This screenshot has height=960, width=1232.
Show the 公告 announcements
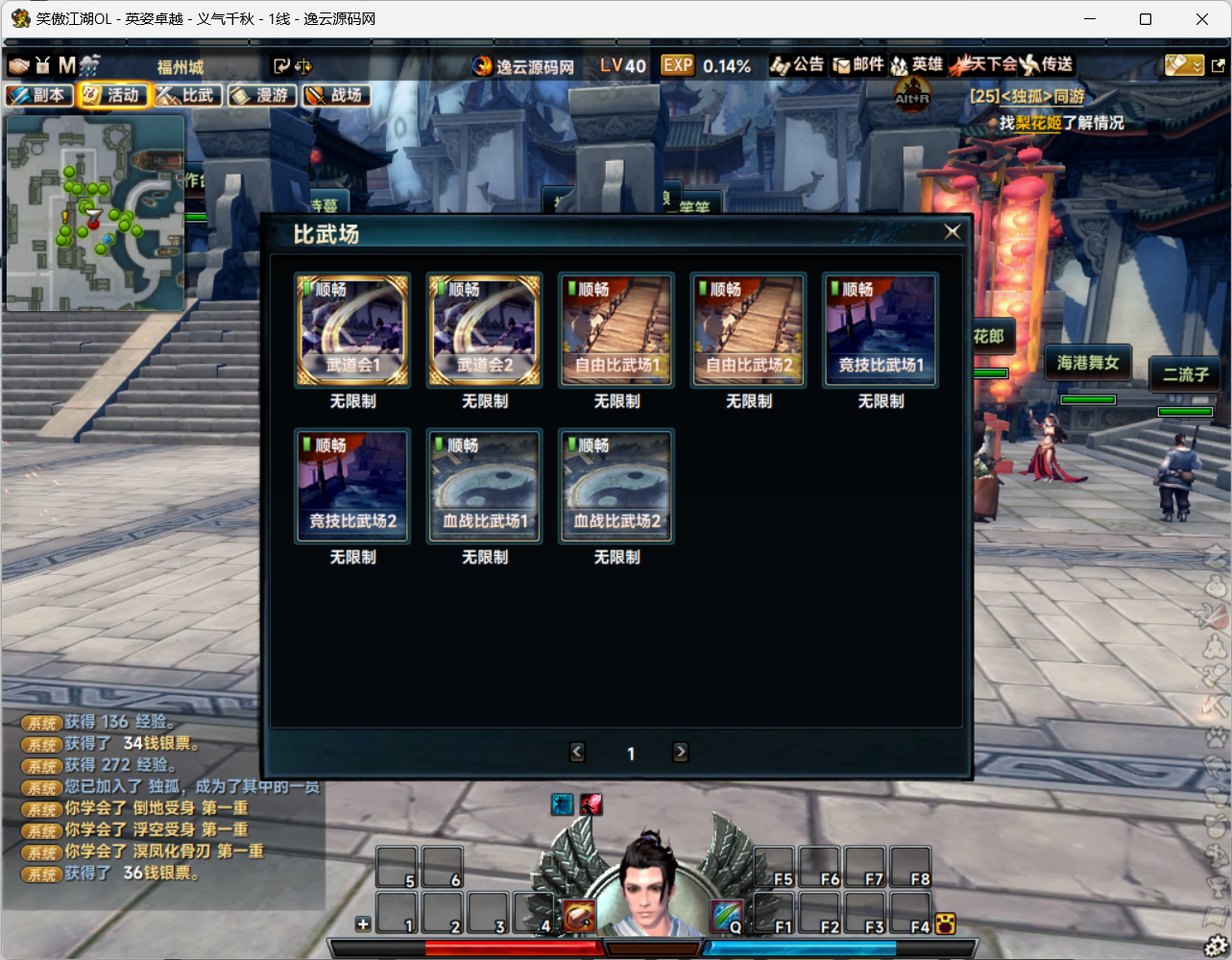tap(797, 64)
